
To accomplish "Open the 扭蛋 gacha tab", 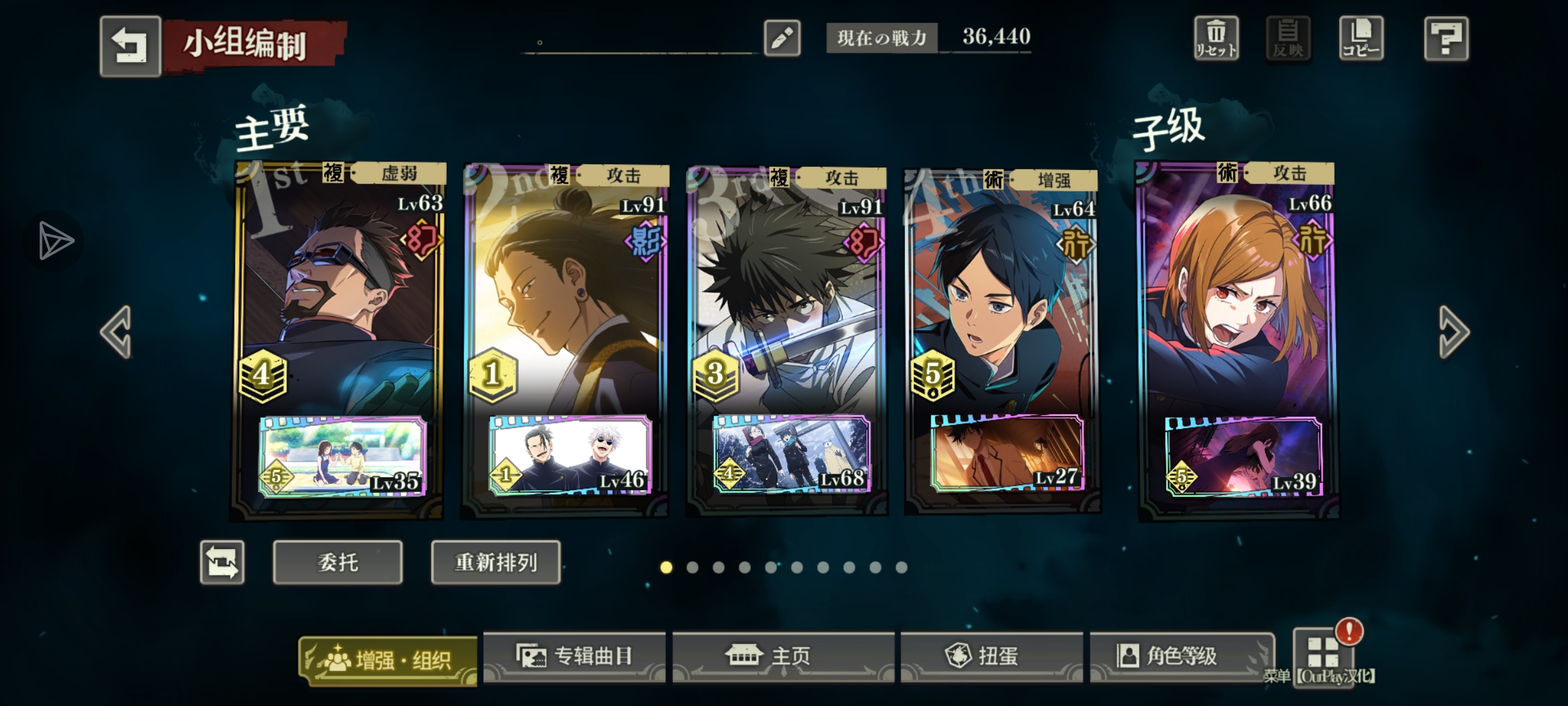I will [x=991, y=656].
